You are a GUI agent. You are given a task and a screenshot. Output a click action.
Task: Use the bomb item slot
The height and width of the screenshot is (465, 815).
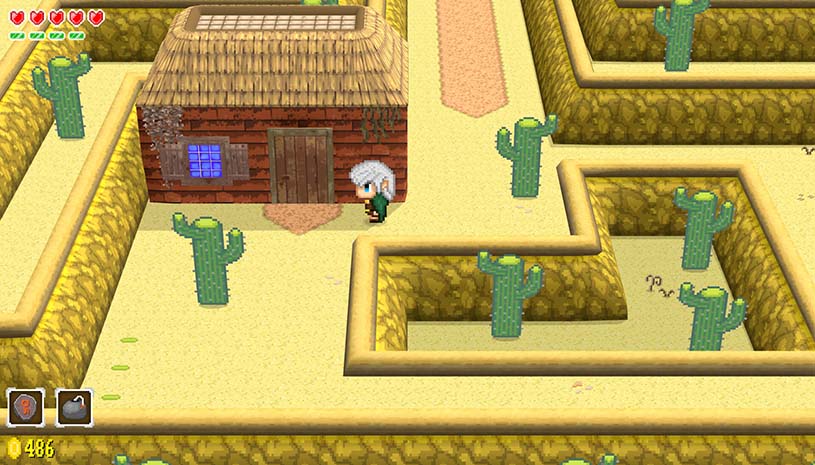[x=74, y=407]
